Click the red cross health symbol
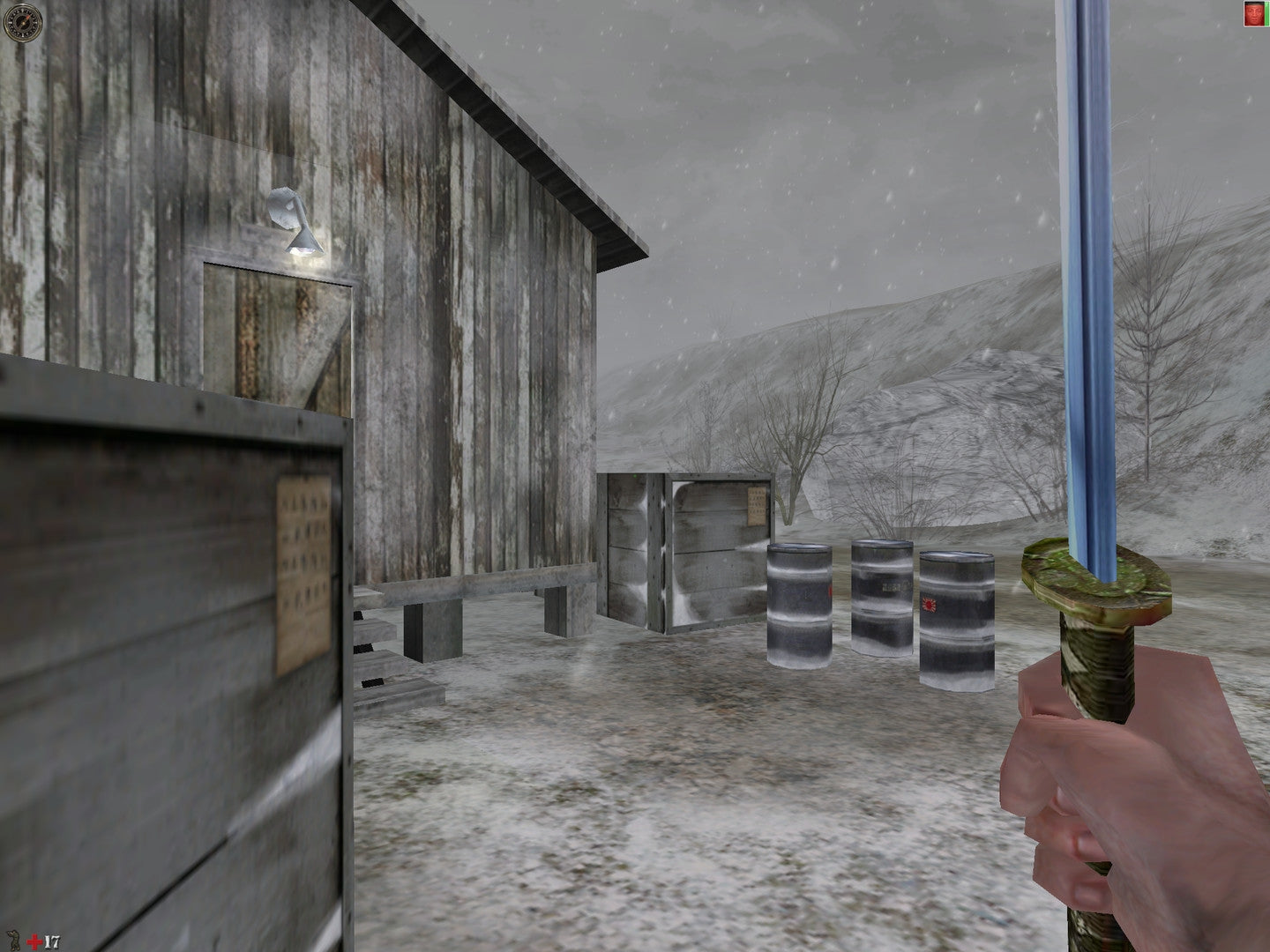 point(34,941)
